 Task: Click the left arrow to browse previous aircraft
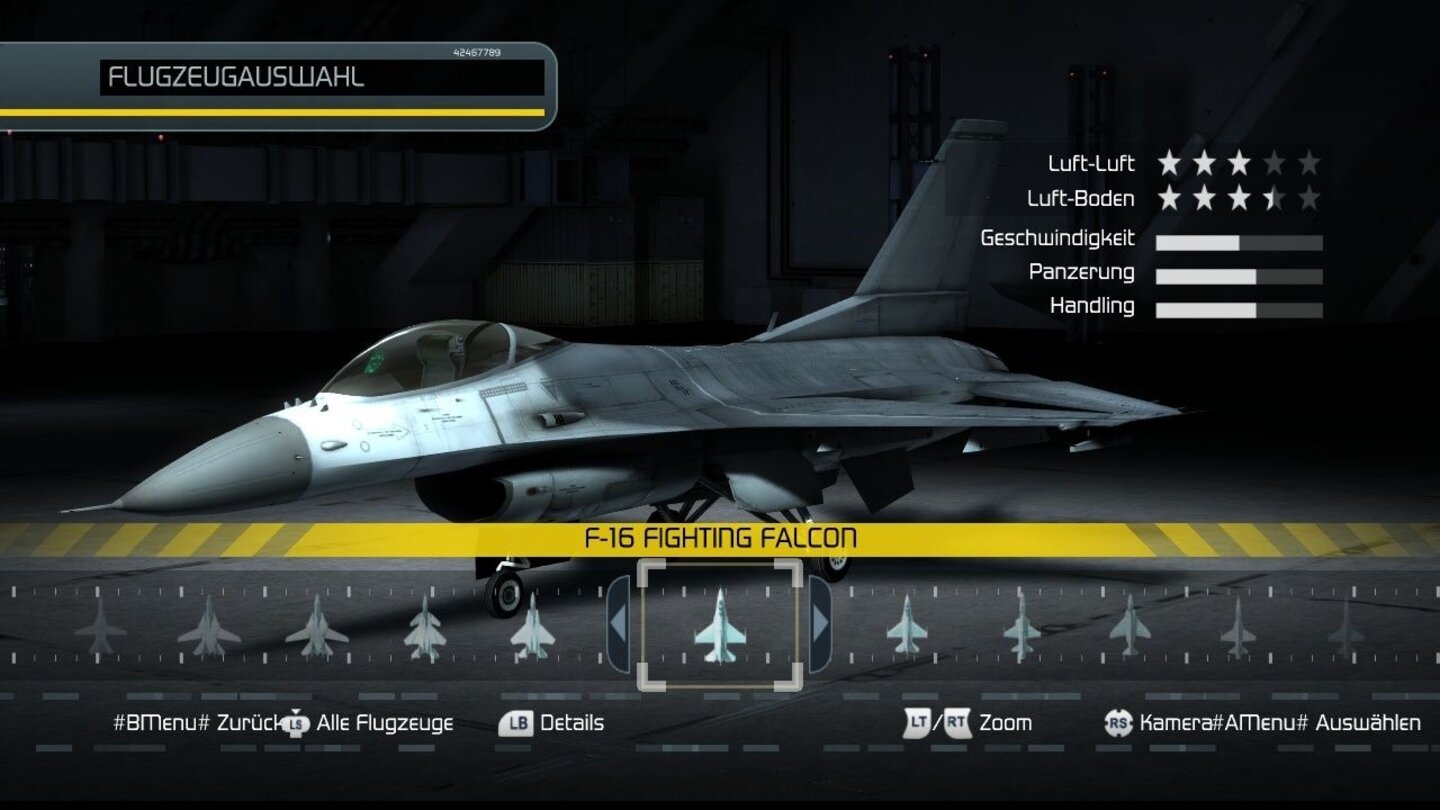[617, 625]
